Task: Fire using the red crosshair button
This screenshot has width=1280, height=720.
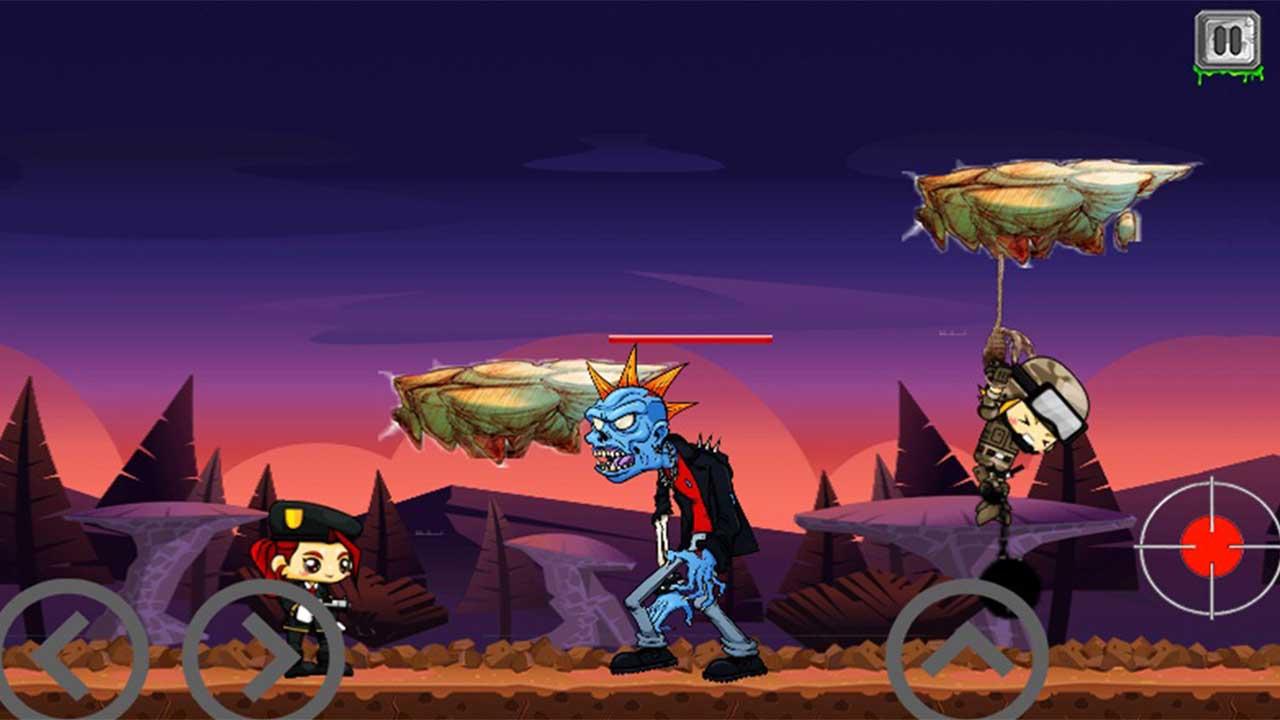Action: pyautogui.click(x=1211, y=547)
